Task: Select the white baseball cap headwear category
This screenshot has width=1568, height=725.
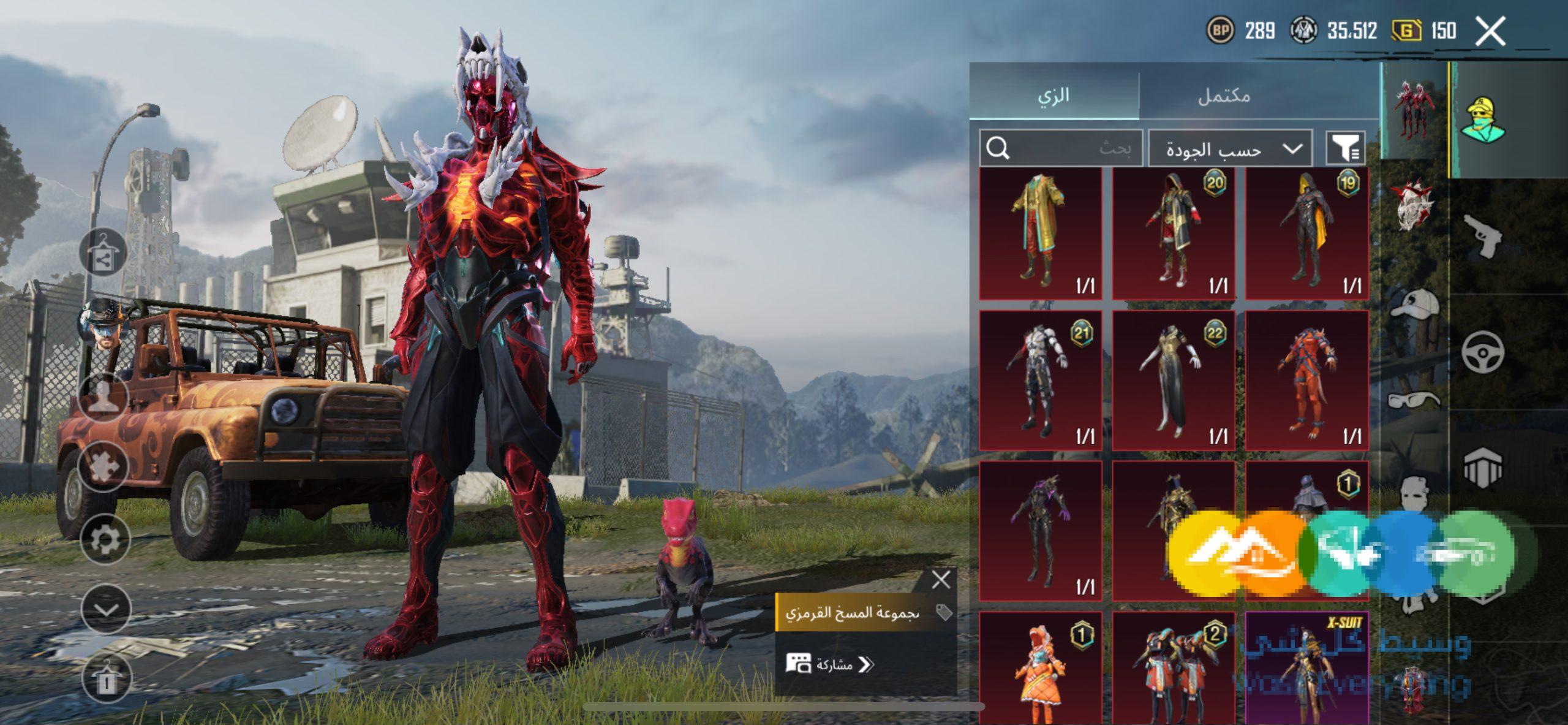Action: click(x=1414, y=305)
